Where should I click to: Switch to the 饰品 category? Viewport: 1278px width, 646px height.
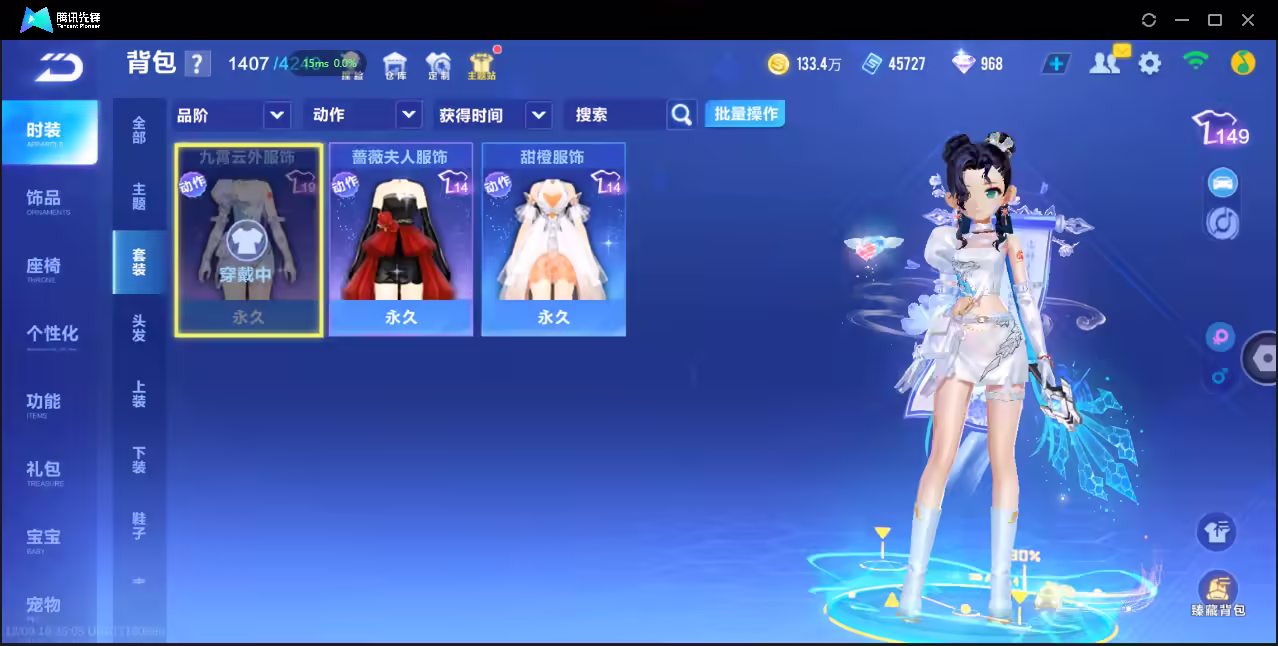tap(45, 199)
